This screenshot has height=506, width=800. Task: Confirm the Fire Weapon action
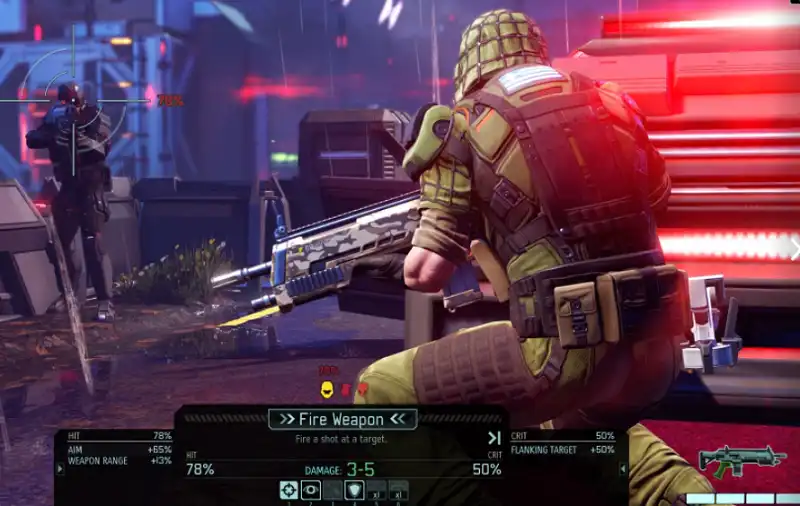pos(343,419)
